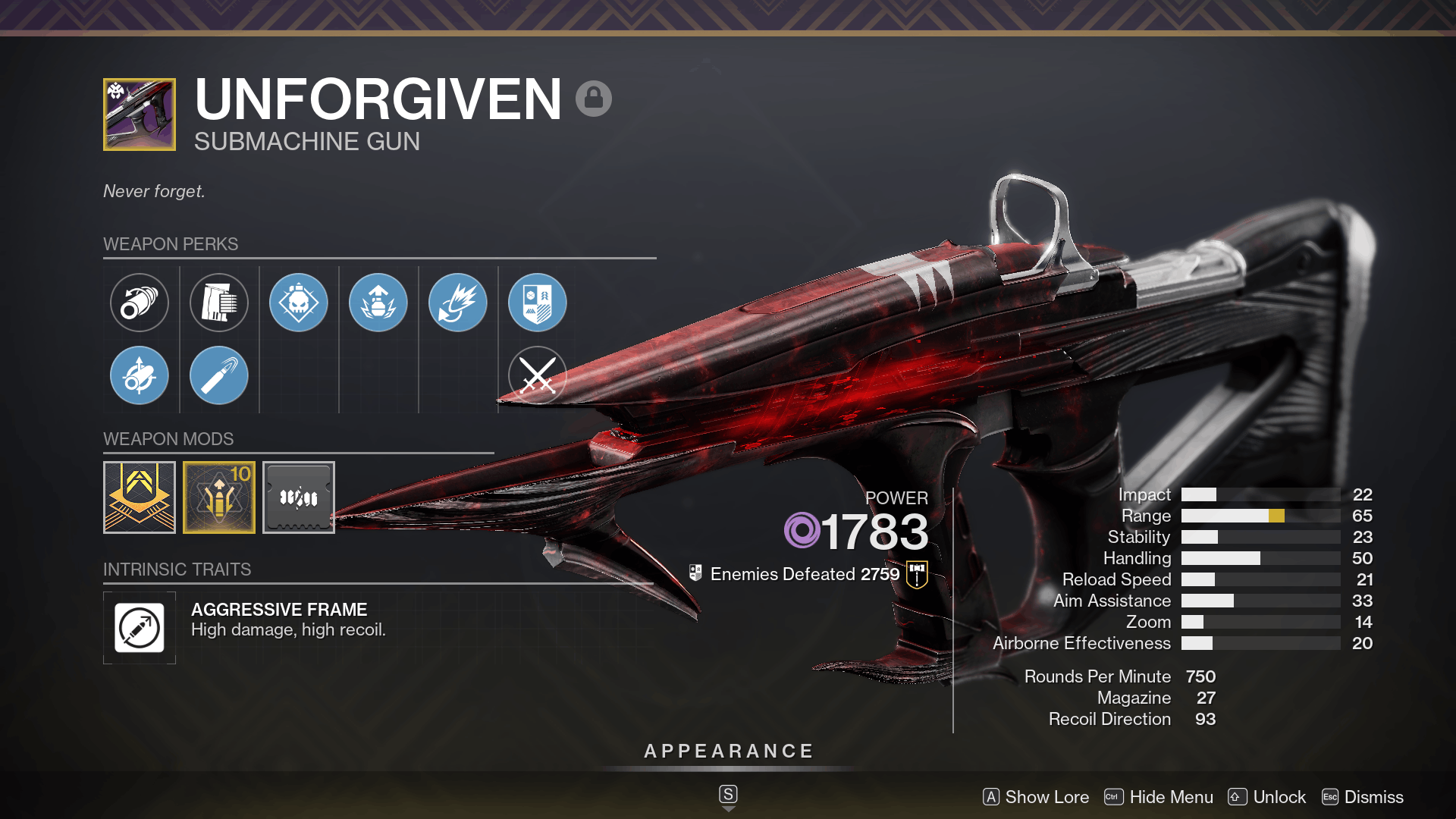1456x819 pixels.
Task: Select the Demolitionist grenade trait perk
Action: click(x=378, y=302)
